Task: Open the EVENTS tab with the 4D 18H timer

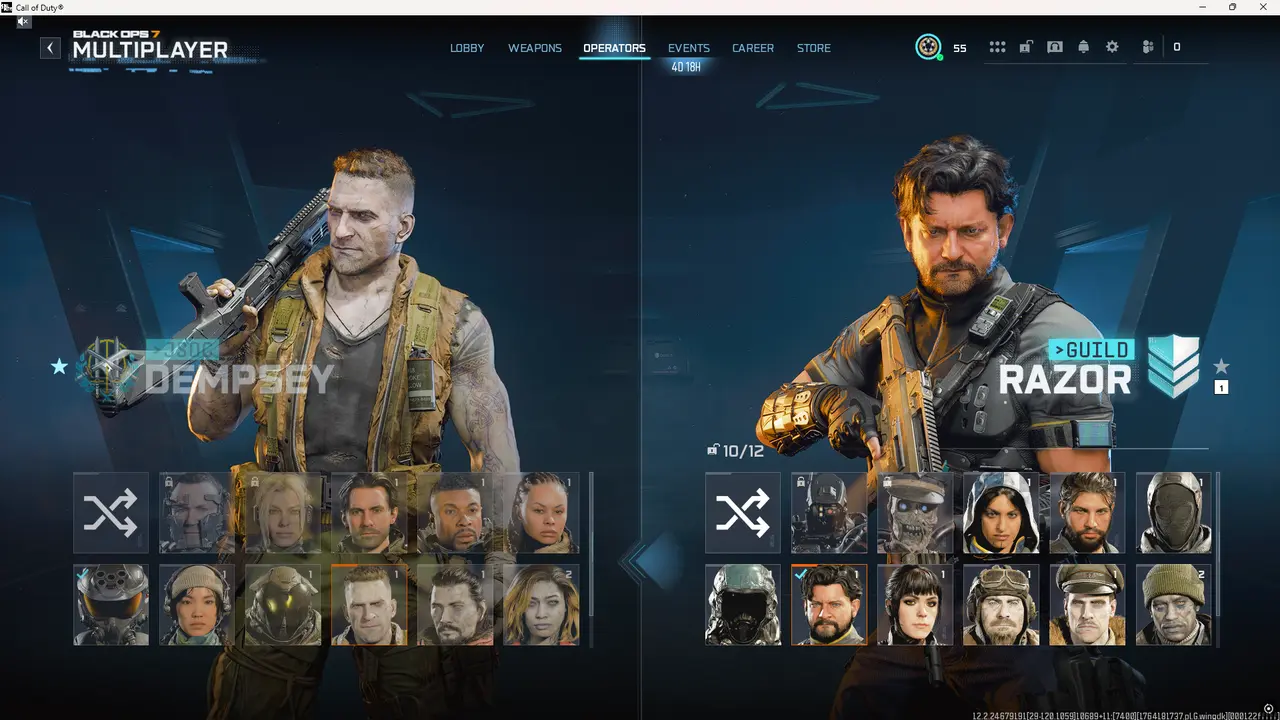Action: 689,48
